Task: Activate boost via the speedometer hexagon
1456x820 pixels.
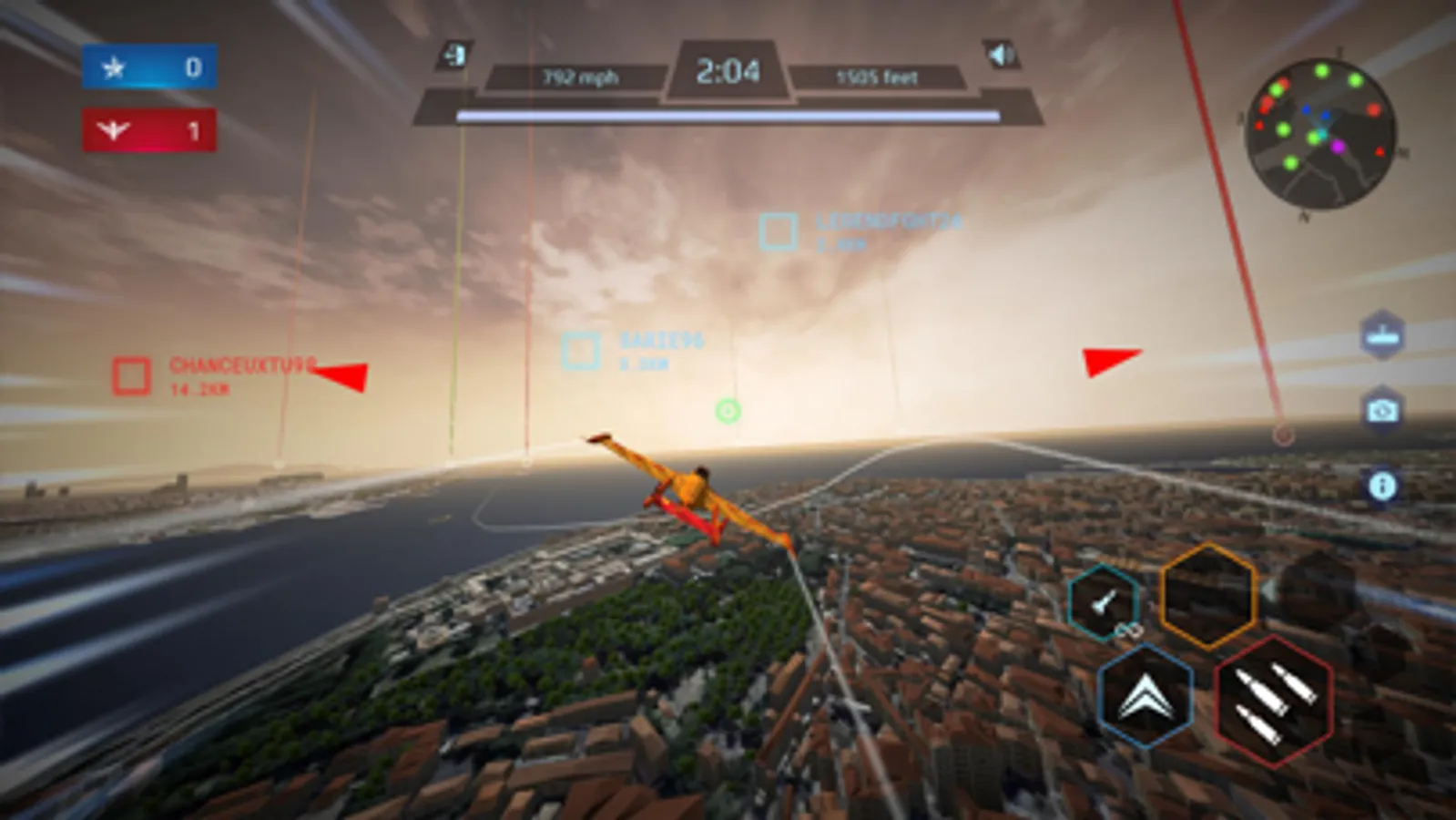Action: (1103, 602)
